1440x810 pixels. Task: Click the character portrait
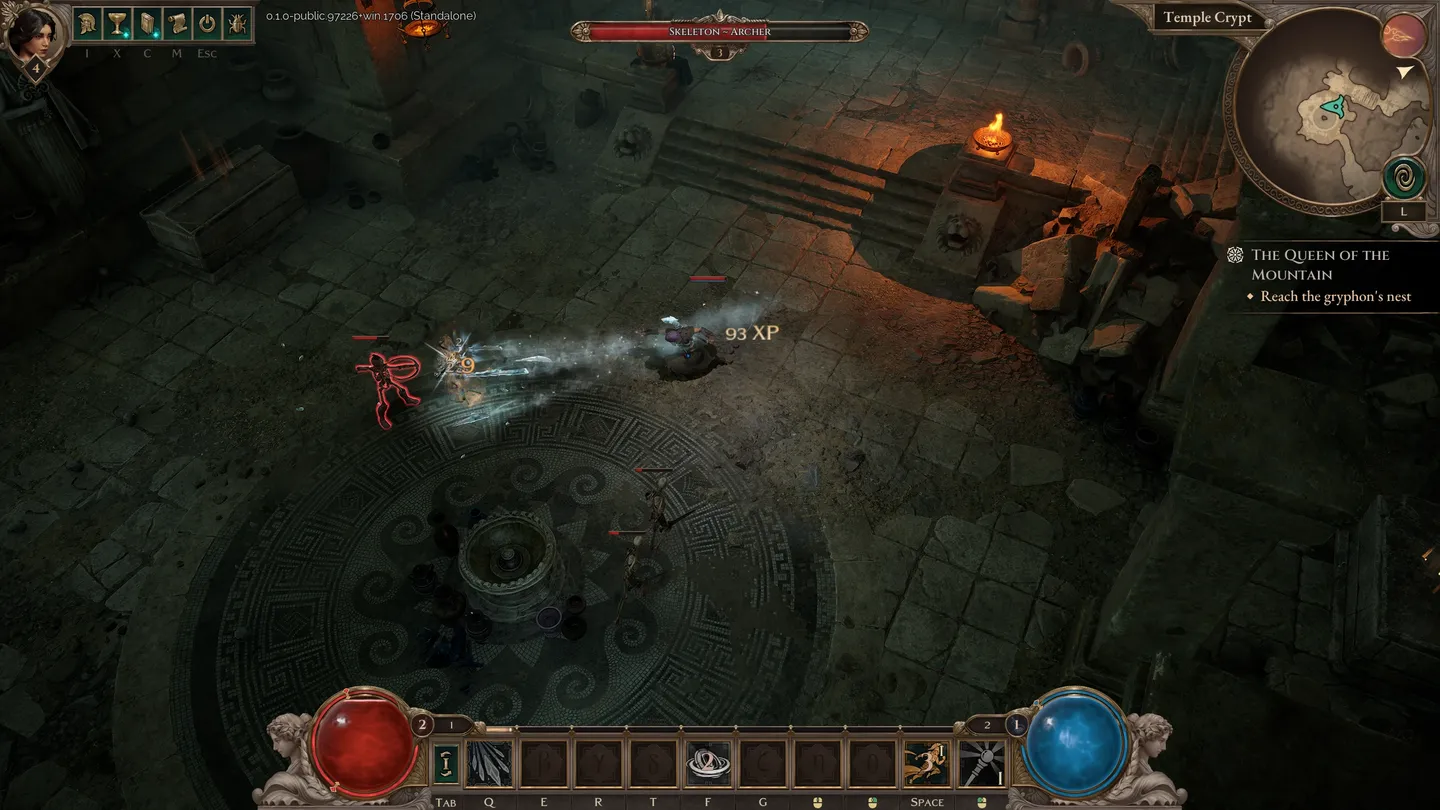(35, 33)
